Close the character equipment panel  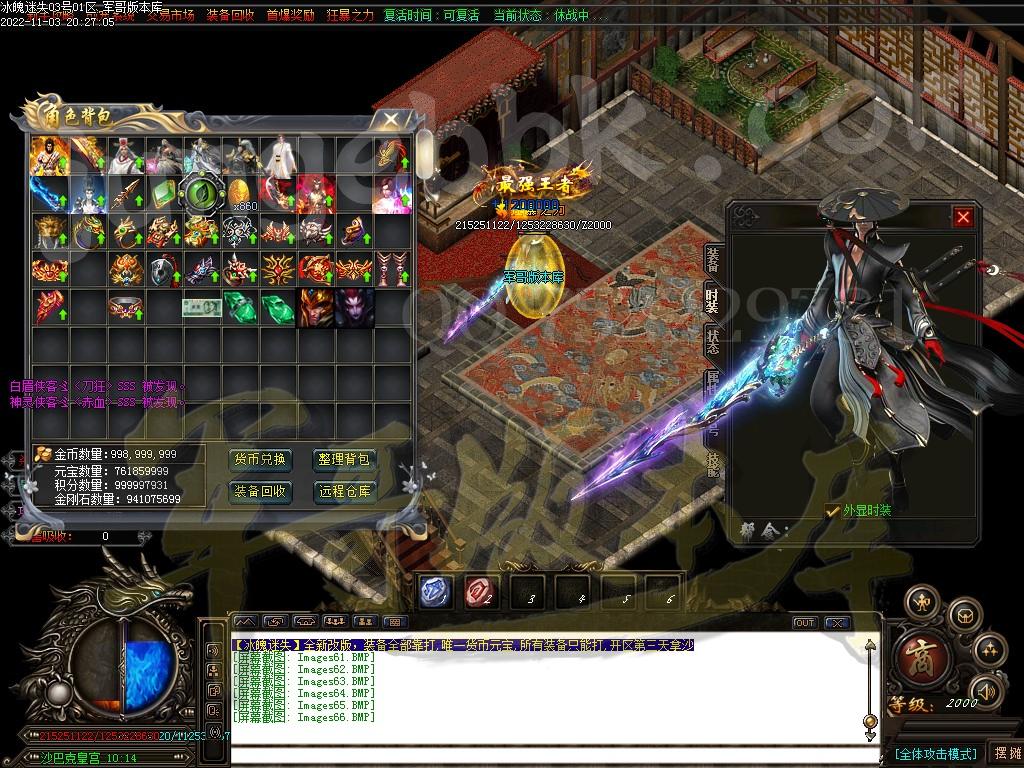pyautogui.click(x=963, y=217)
